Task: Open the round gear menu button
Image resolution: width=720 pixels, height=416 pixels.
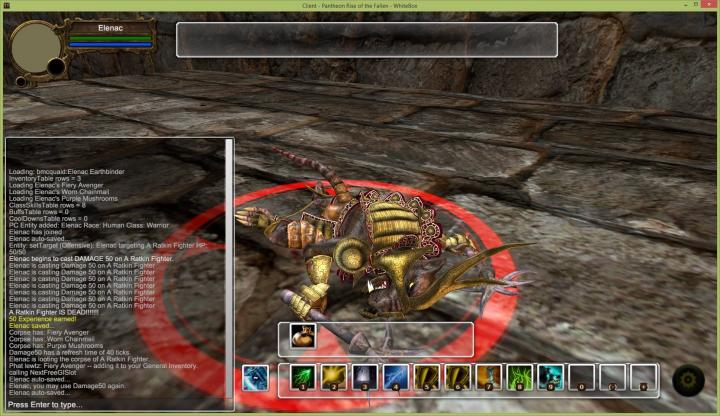Action: point(688,380)
